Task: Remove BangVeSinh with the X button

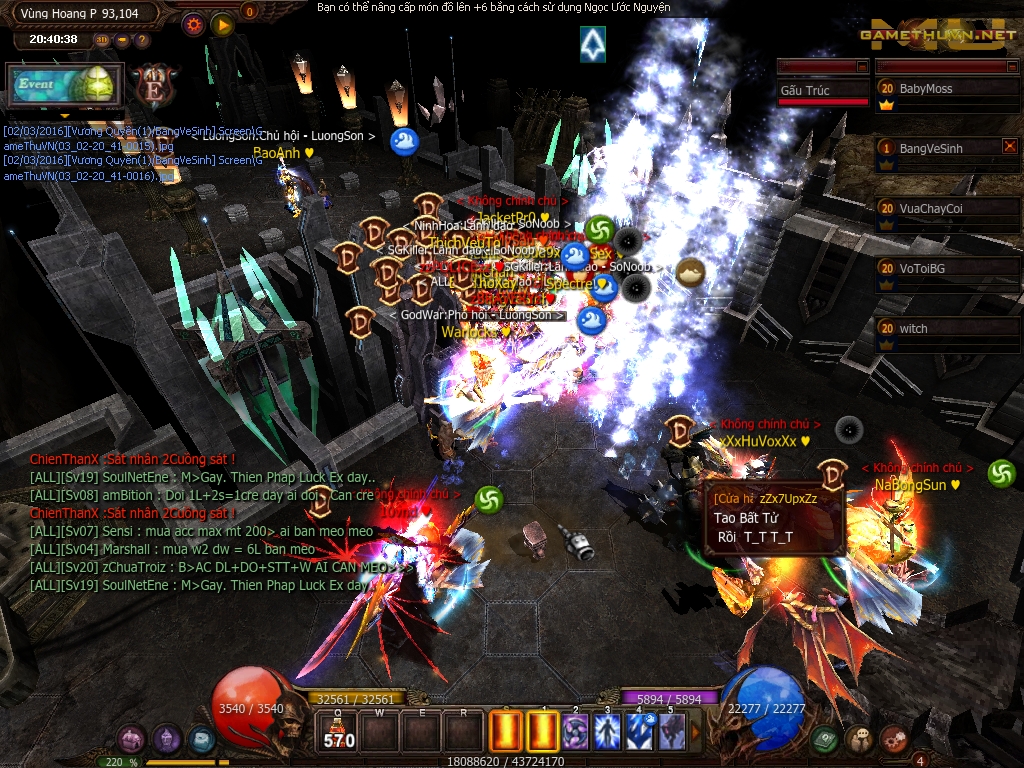Action: coord(1009,146)
